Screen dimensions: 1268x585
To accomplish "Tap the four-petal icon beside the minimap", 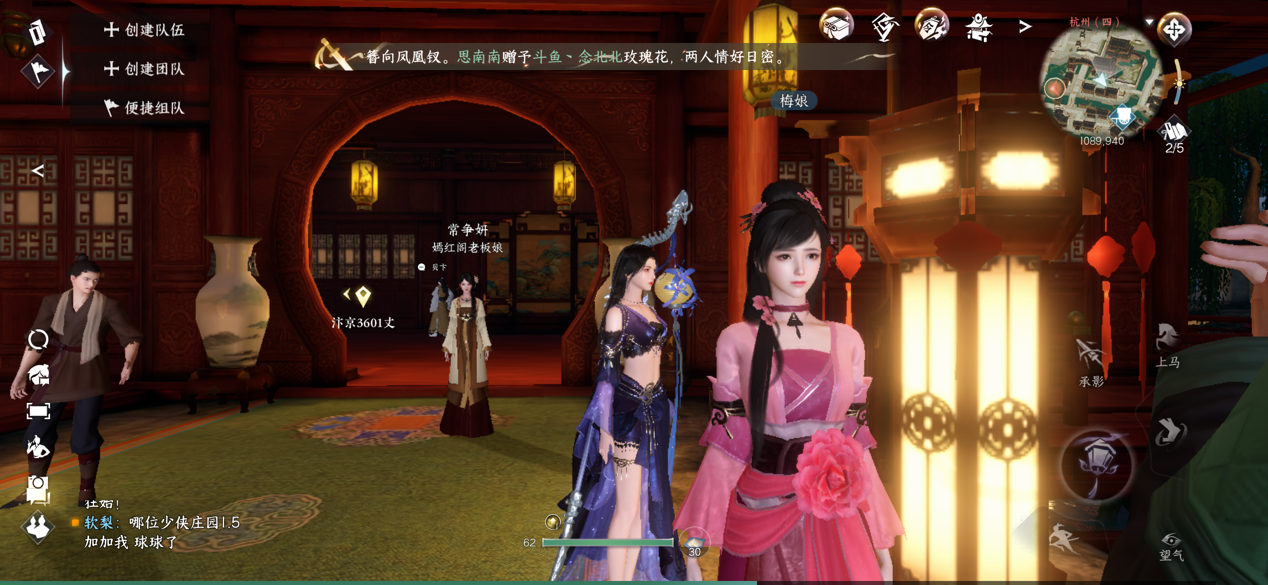I will pos(1174,29).
